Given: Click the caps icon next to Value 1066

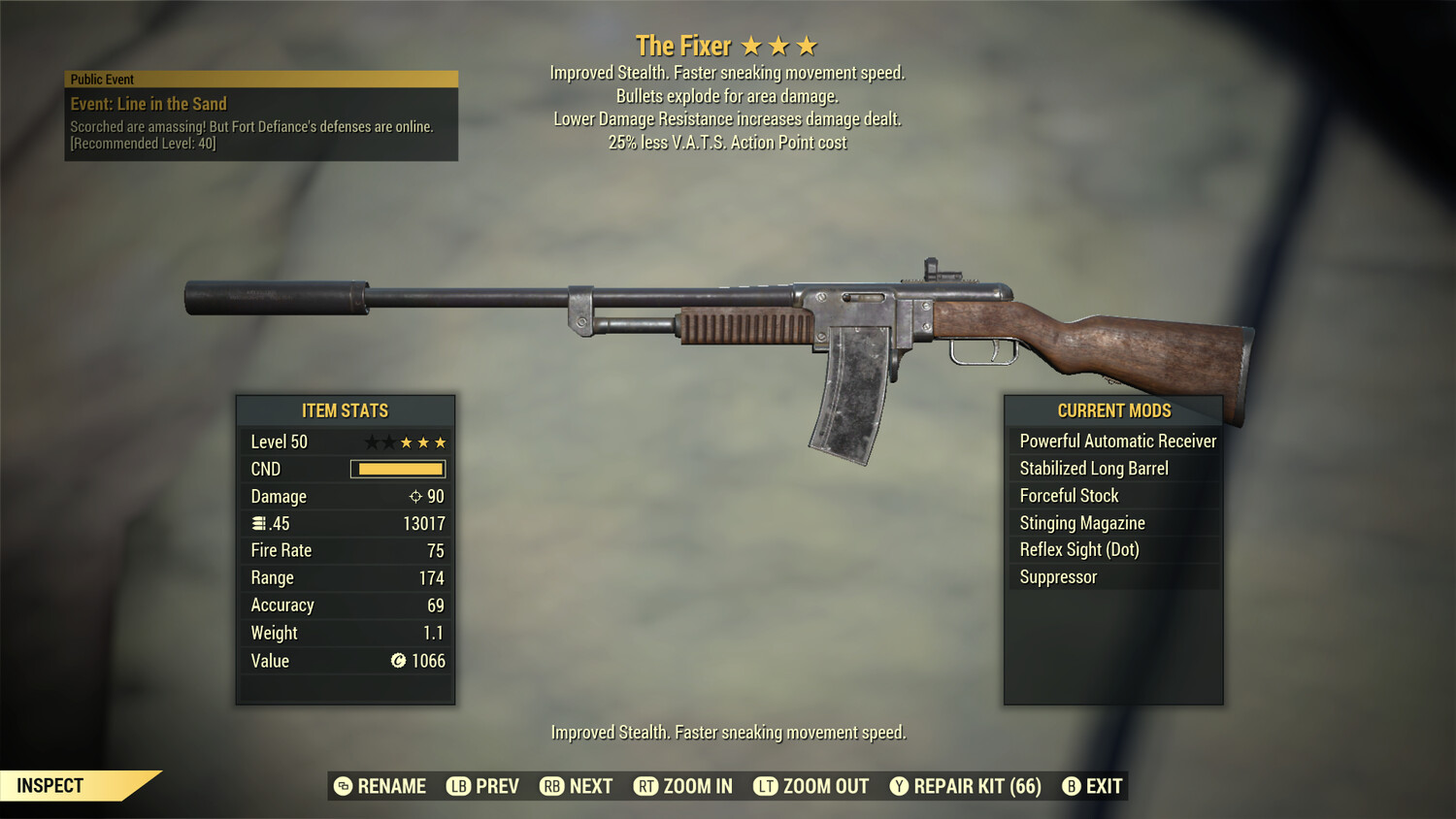Looking at the screenshot, I should (x=398, y=661).
